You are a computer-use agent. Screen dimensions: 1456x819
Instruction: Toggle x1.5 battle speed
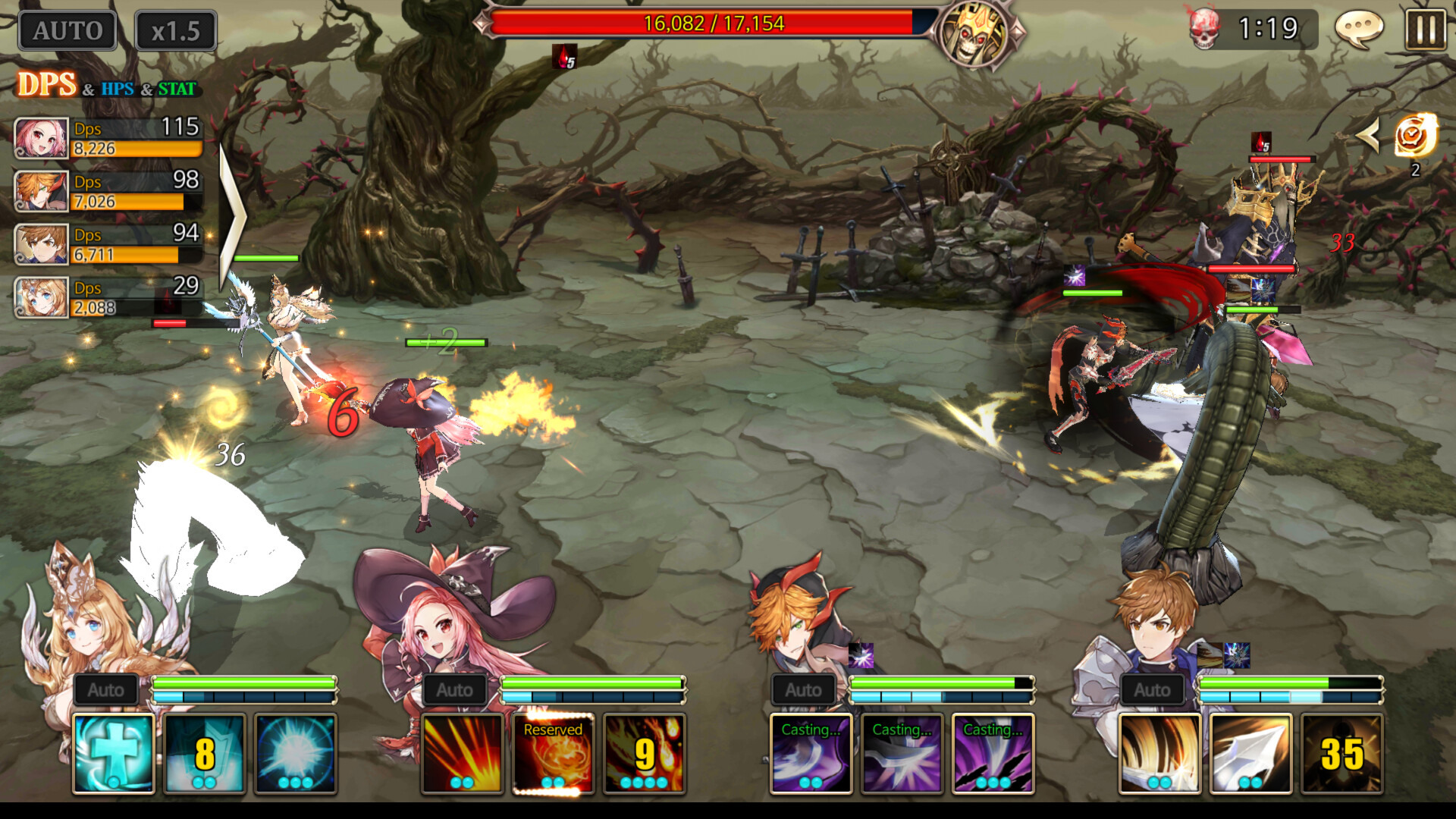coord(175,30)
